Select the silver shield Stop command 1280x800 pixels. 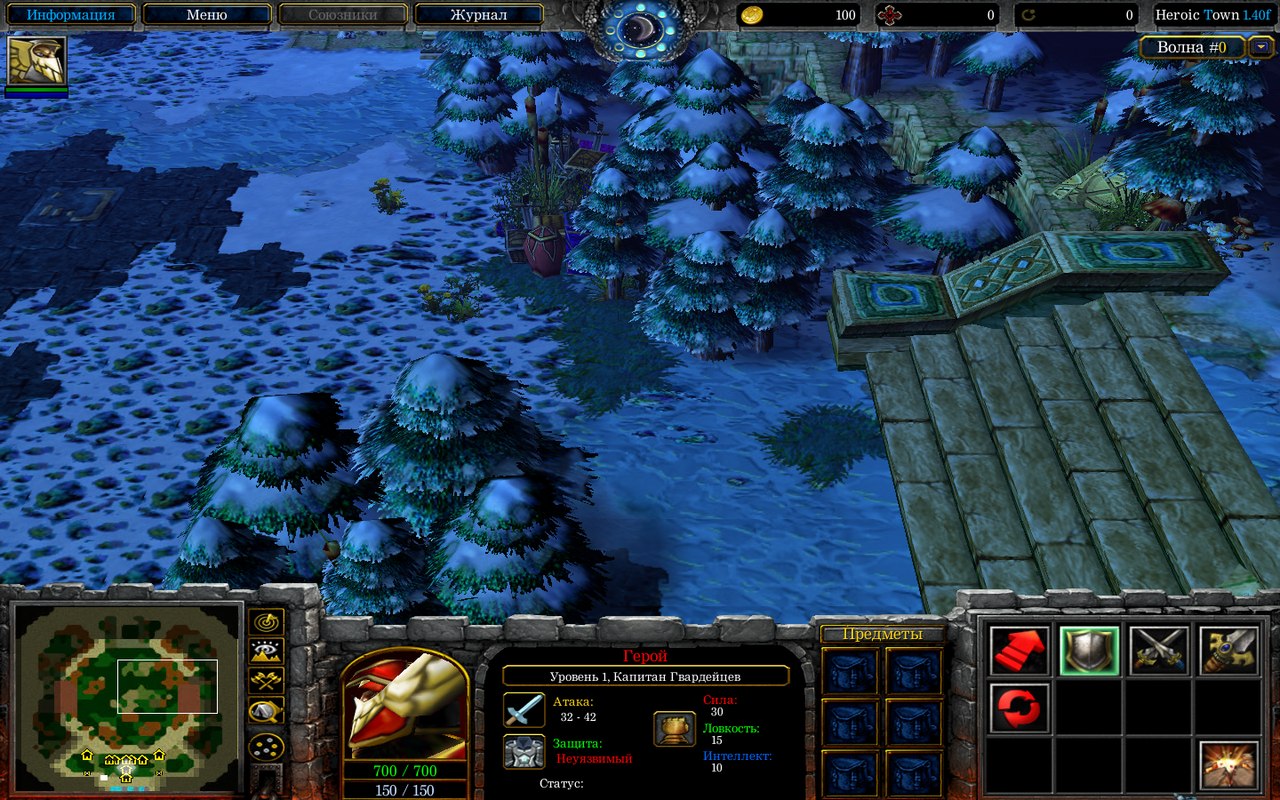click(x=1089, y=650)
